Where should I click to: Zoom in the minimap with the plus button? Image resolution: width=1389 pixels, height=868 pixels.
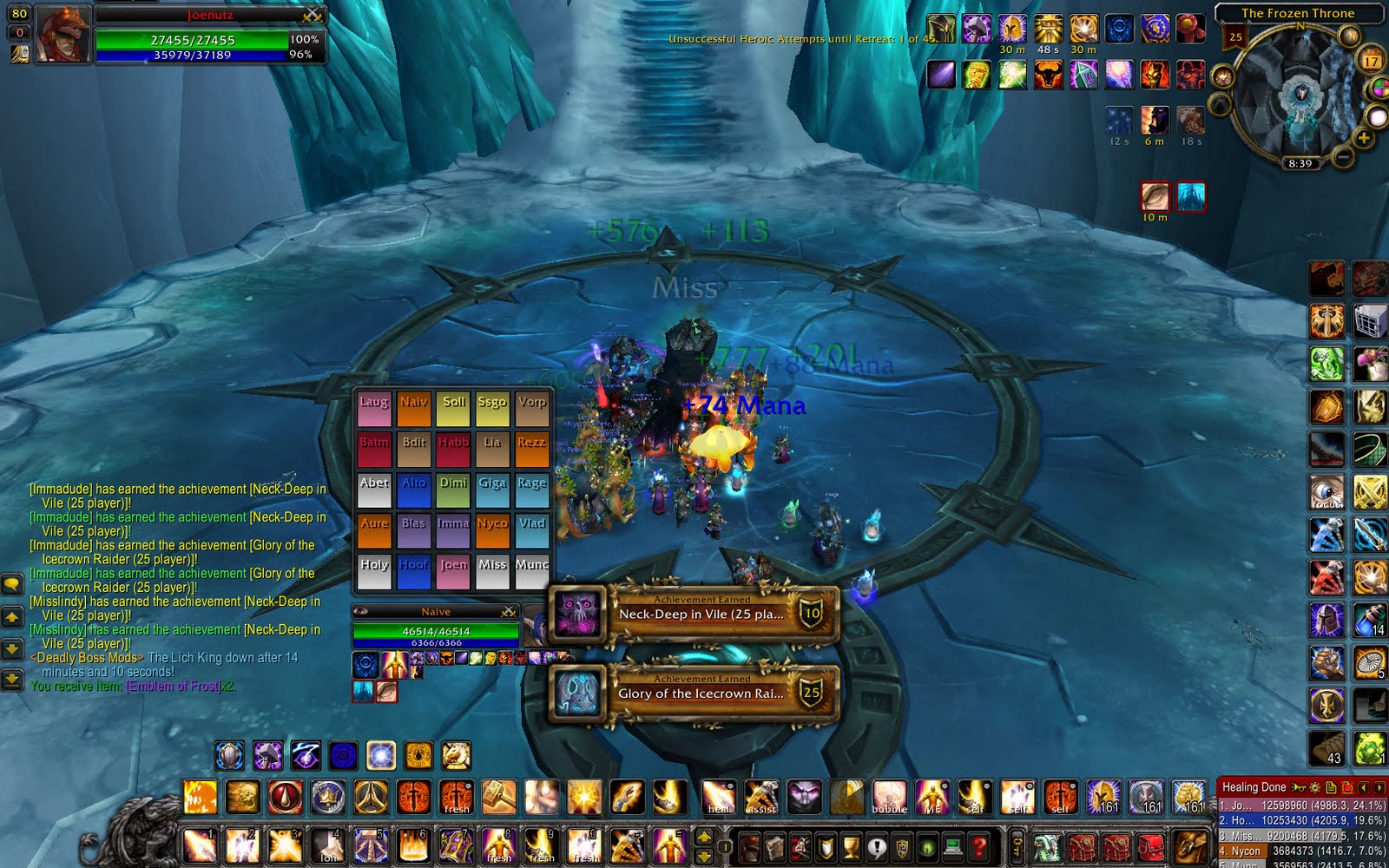(x=1363, y=137)
